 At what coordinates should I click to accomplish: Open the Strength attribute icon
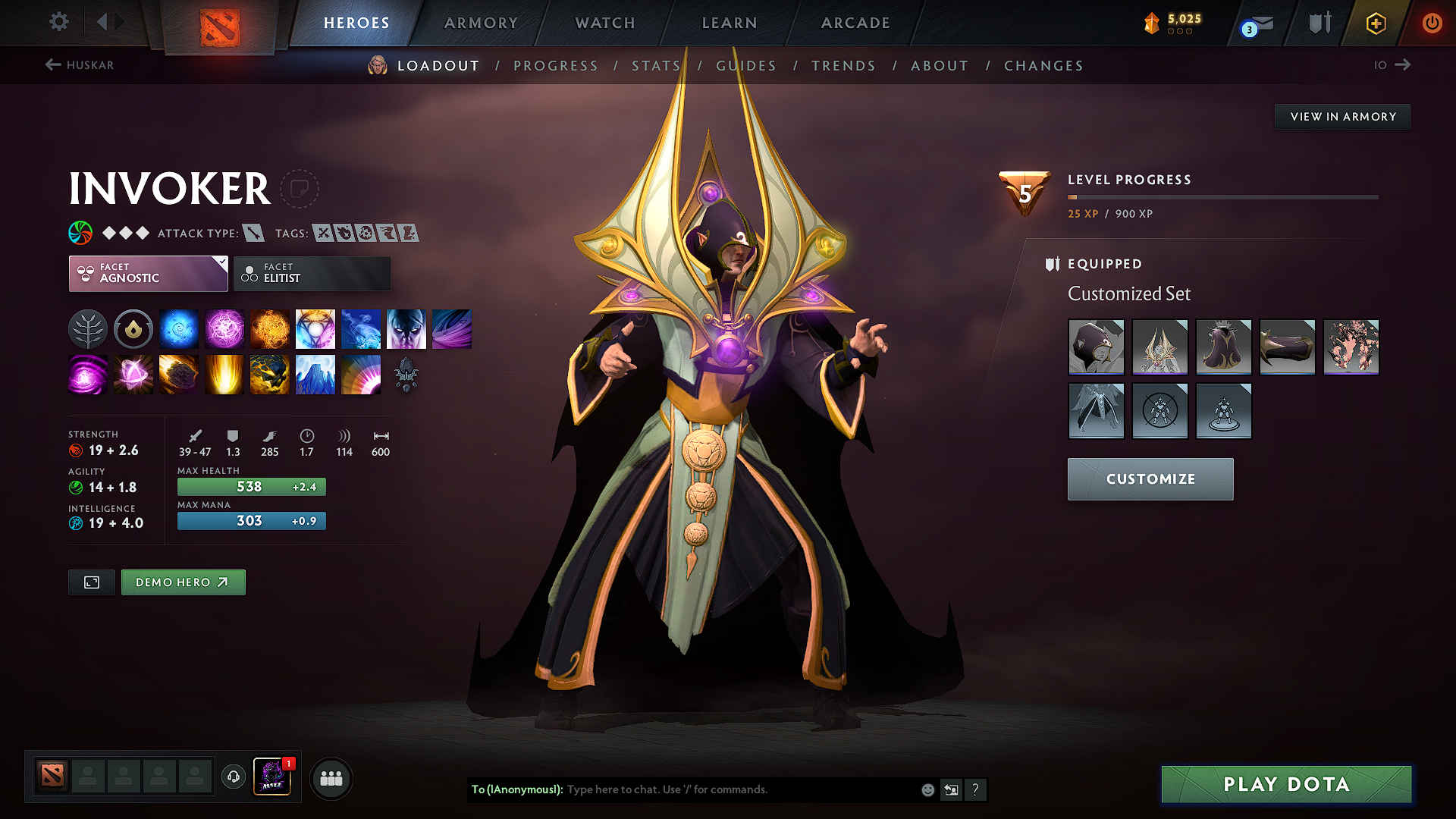click(x=75, y=450)
